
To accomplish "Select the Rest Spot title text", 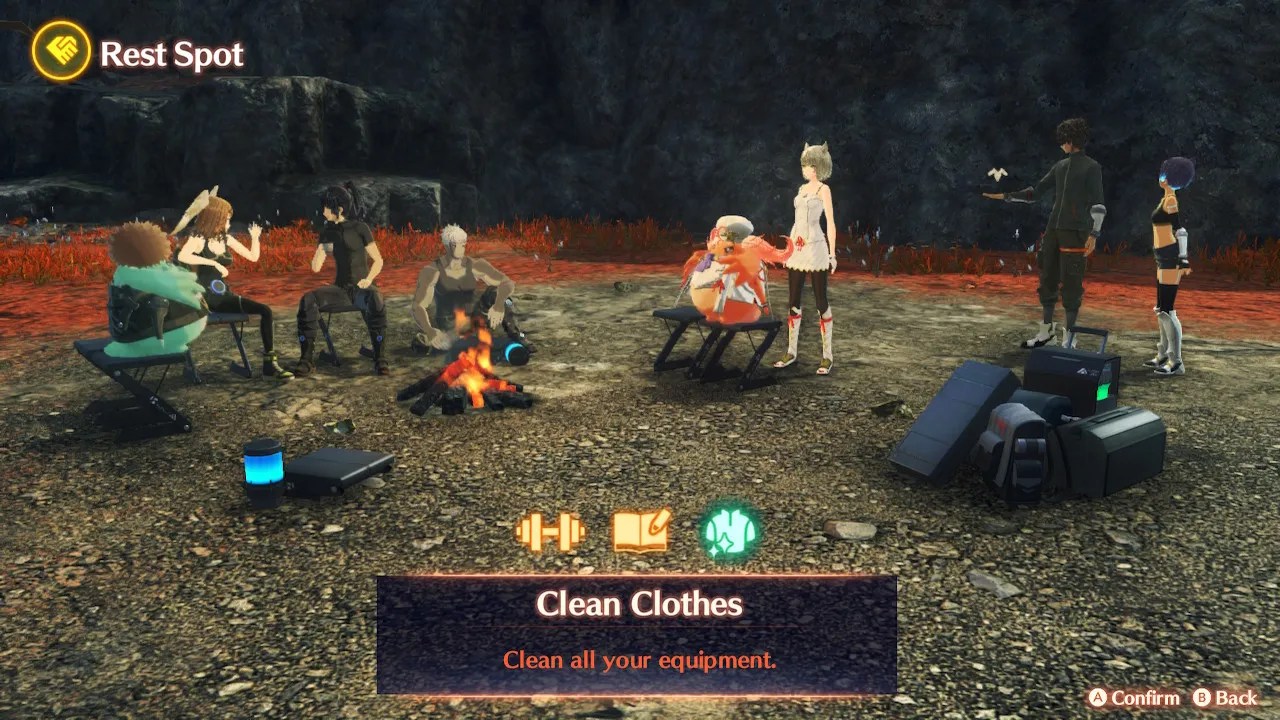I will pyautogui.click(x=170, y=55).
